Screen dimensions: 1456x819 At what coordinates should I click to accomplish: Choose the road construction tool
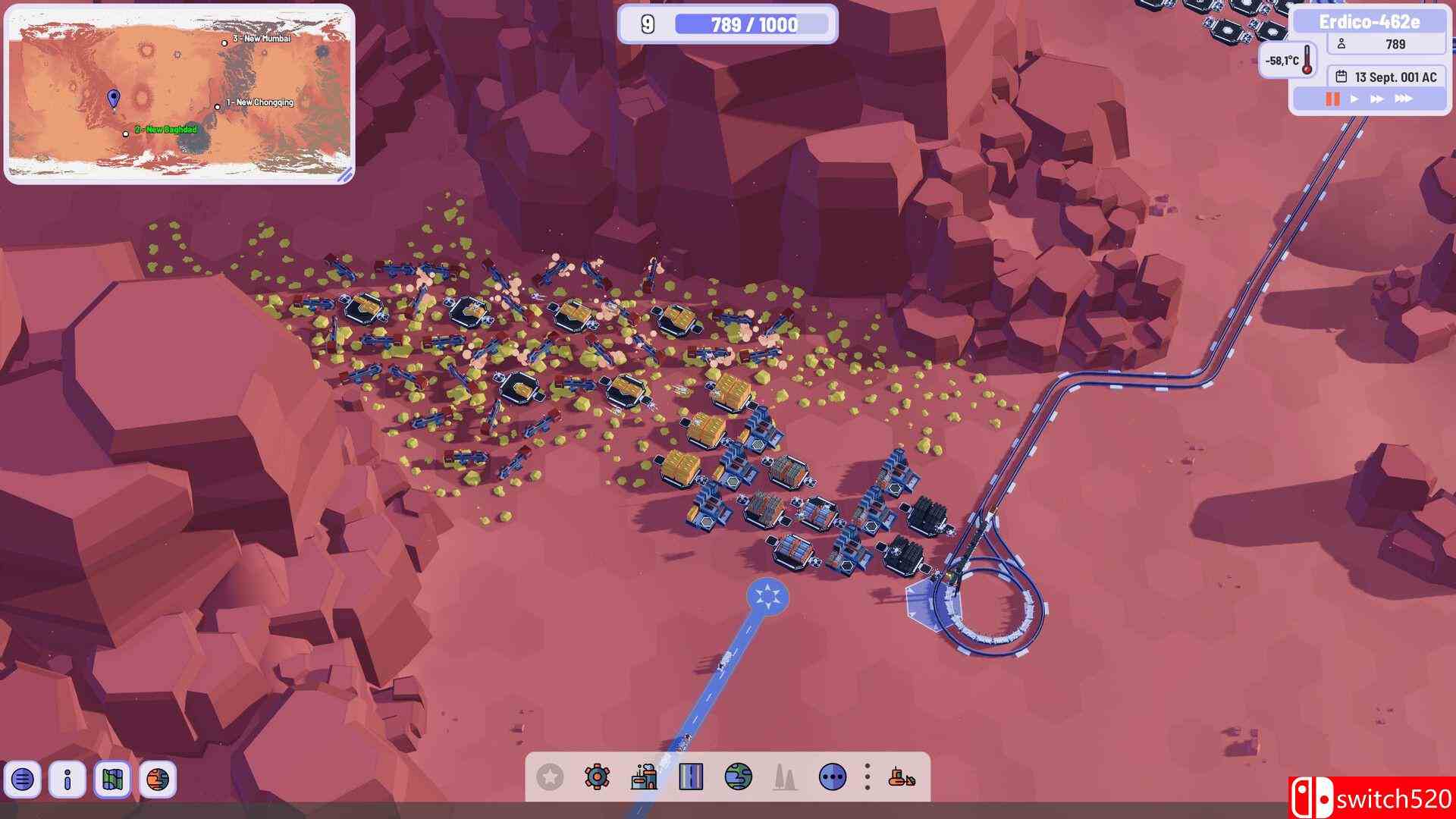pos(691,777)
